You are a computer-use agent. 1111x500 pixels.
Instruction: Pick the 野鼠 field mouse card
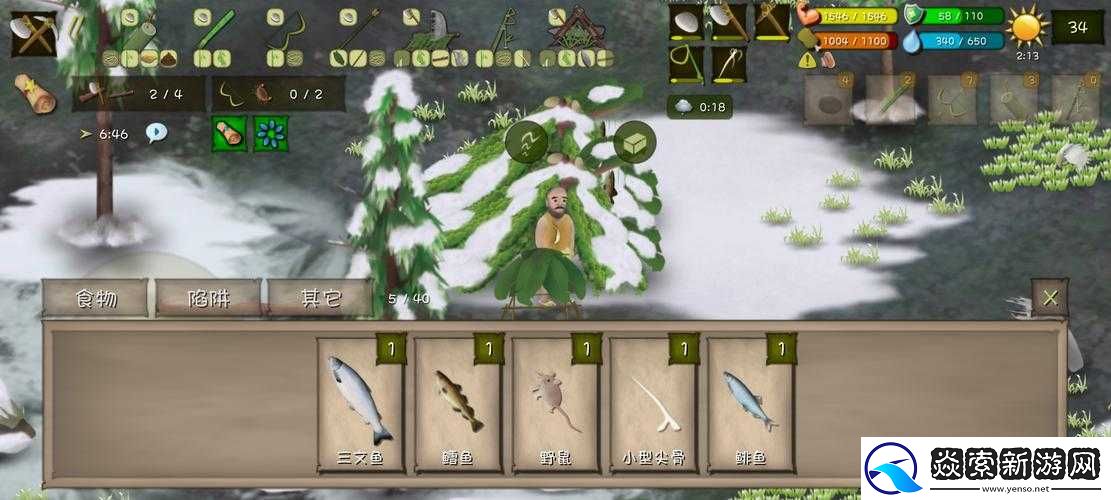click(x=555, y=404)
